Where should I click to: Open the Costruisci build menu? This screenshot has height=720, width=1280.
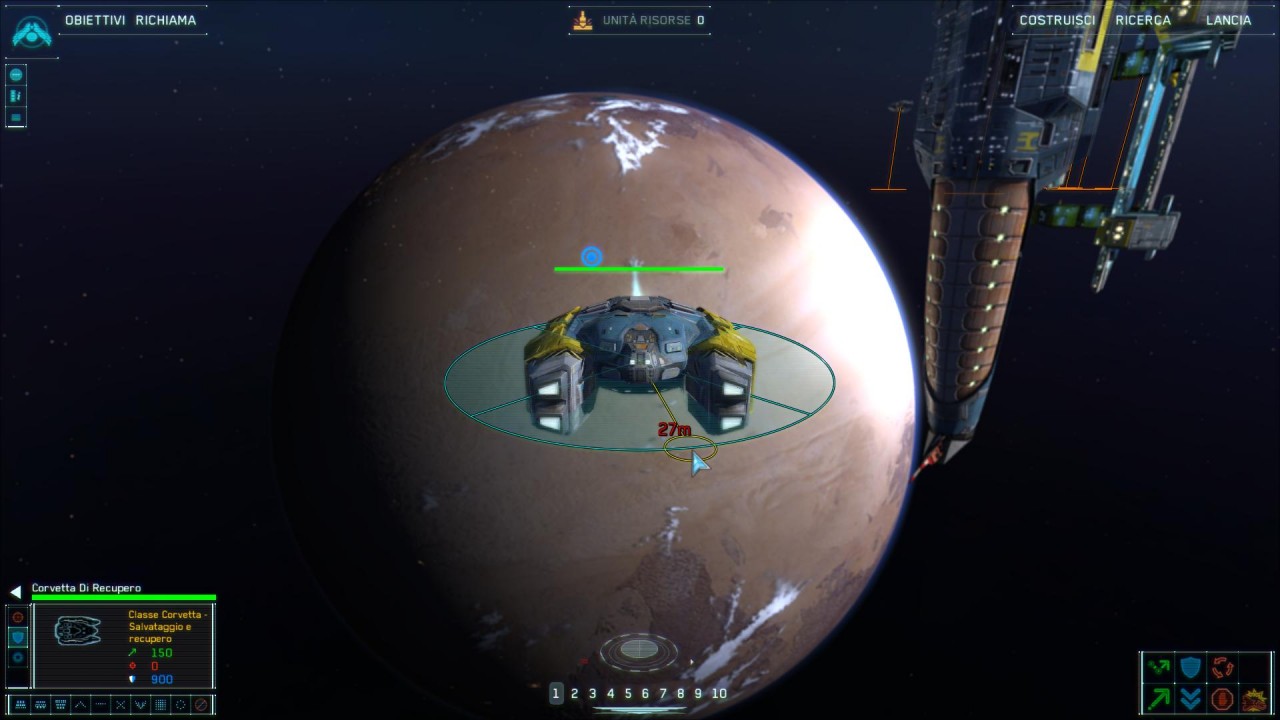pyautogui.click(x=1057, y=20)
